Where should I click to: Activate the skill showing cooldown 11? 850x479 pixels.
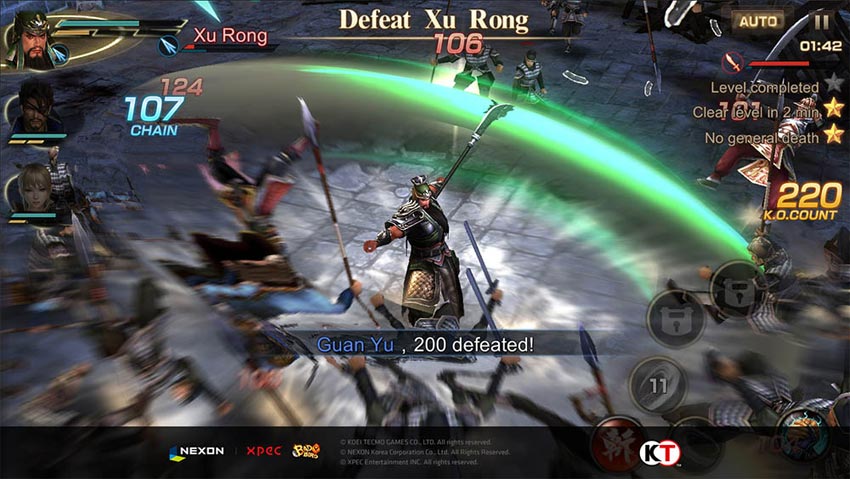[x=657, y=384]
